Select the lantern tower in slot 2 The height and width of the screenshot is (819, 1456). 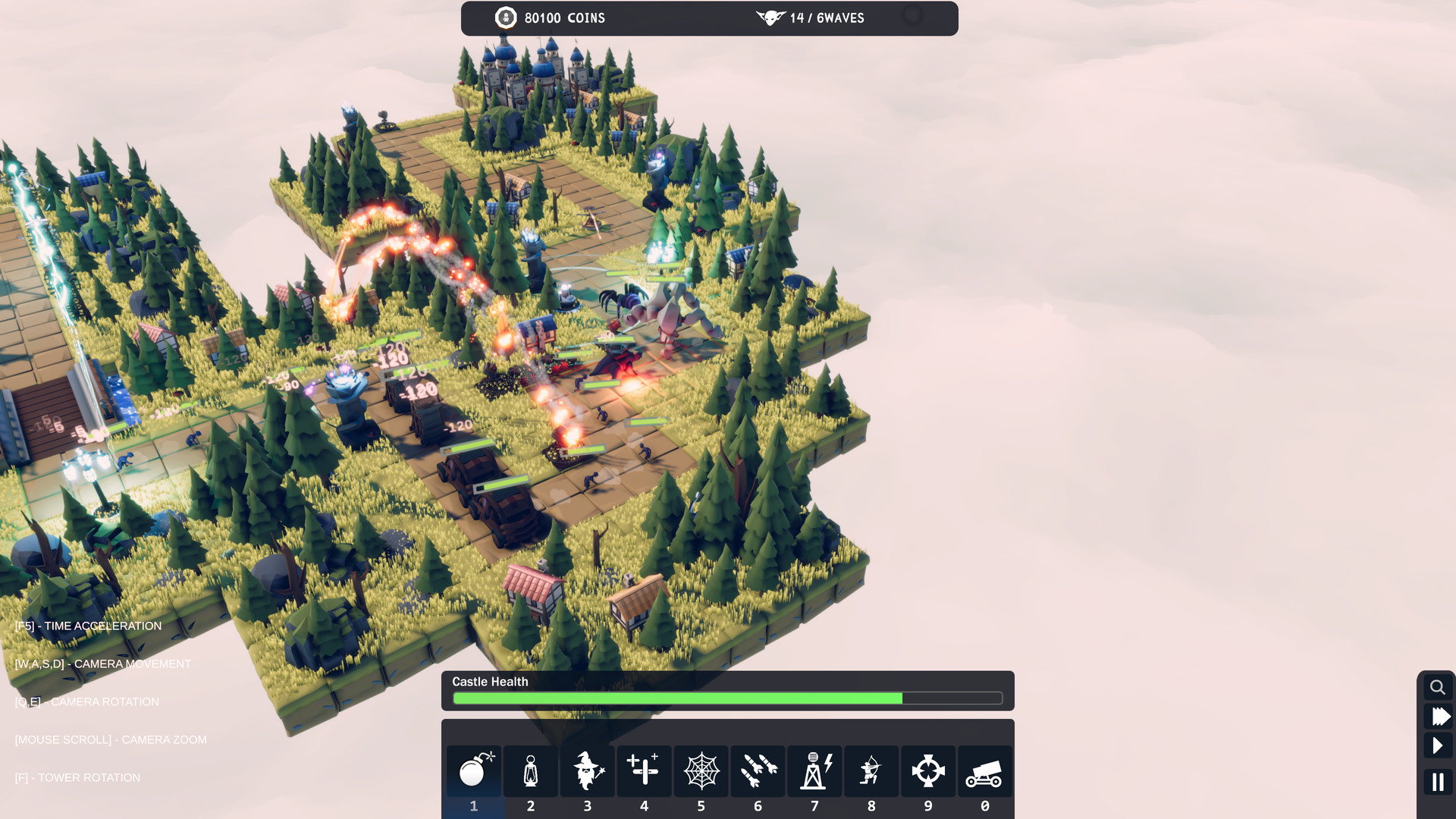530,771
